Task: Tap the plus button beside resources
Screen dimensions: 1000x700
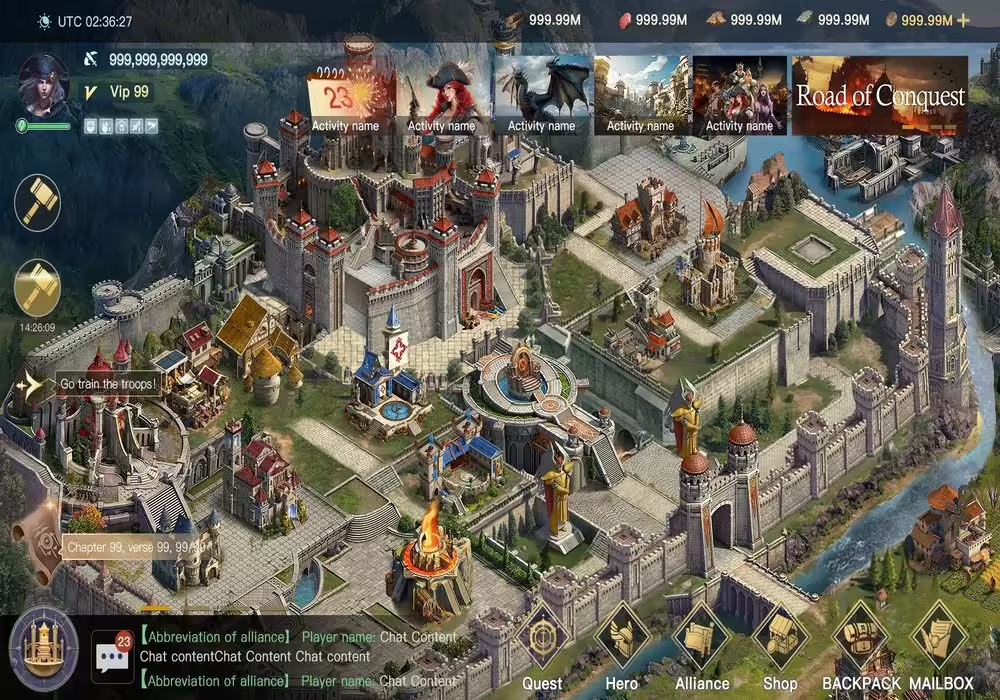Action: coord(964,20)
